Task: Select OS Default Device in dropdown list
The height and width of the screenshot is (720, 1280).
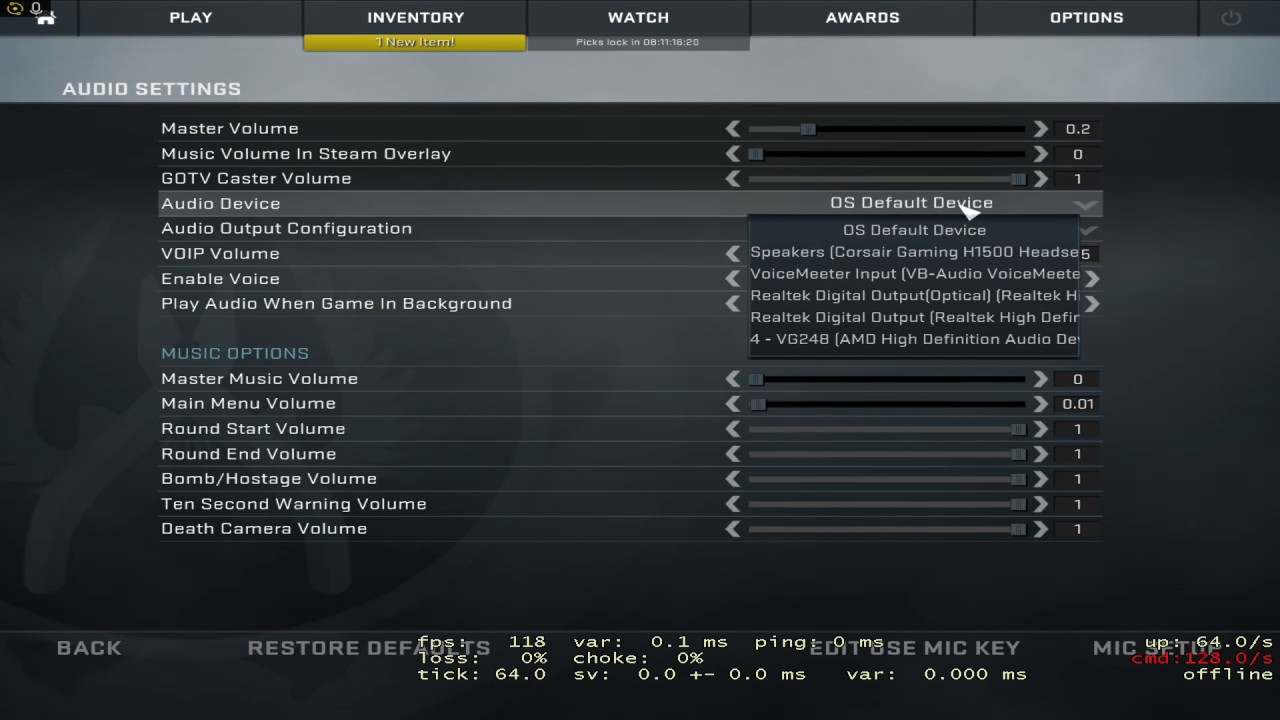Action: point(914,230)
